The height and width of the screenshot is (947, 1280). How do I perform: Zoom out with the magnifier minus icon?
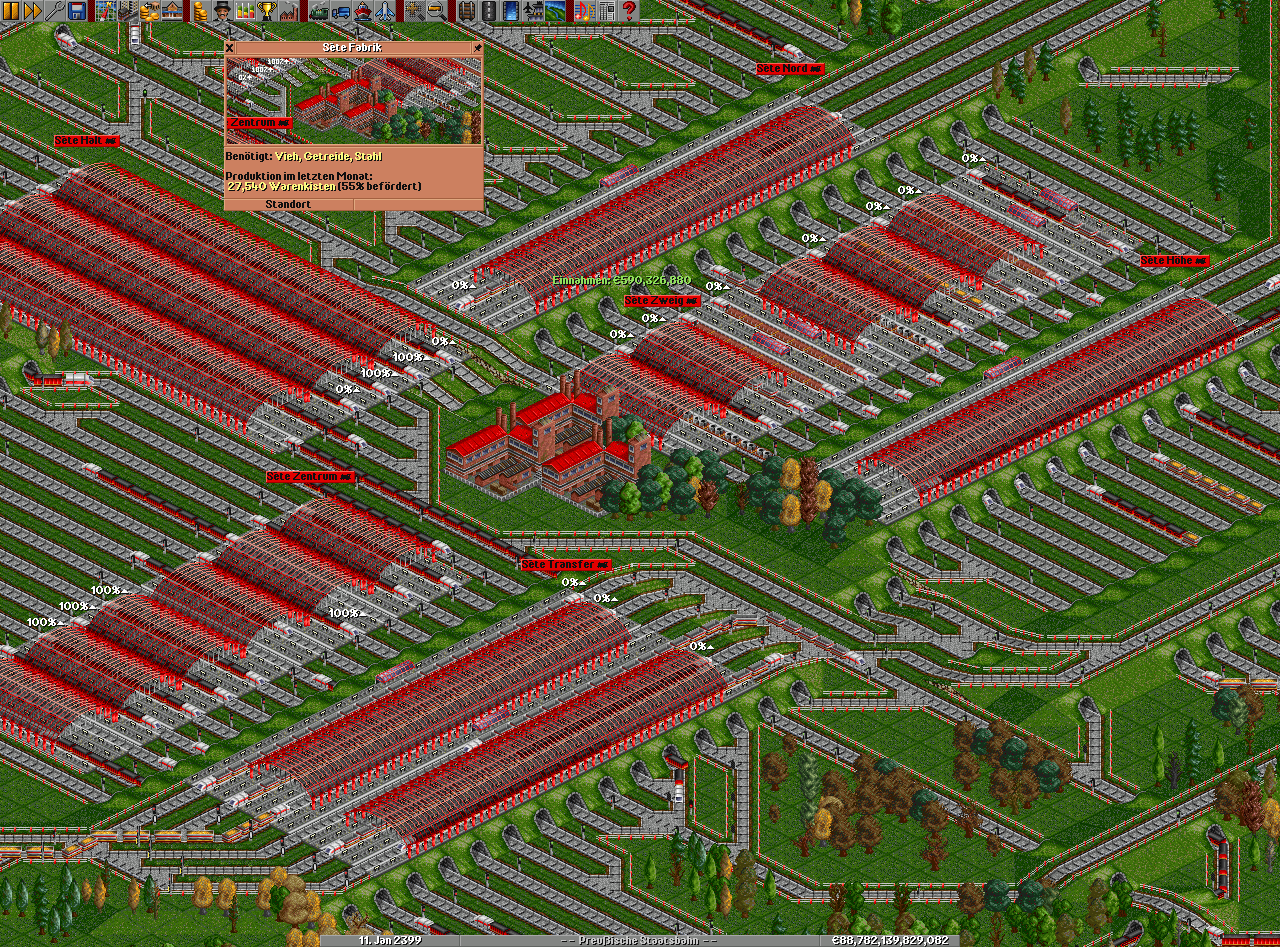[437, 11]
